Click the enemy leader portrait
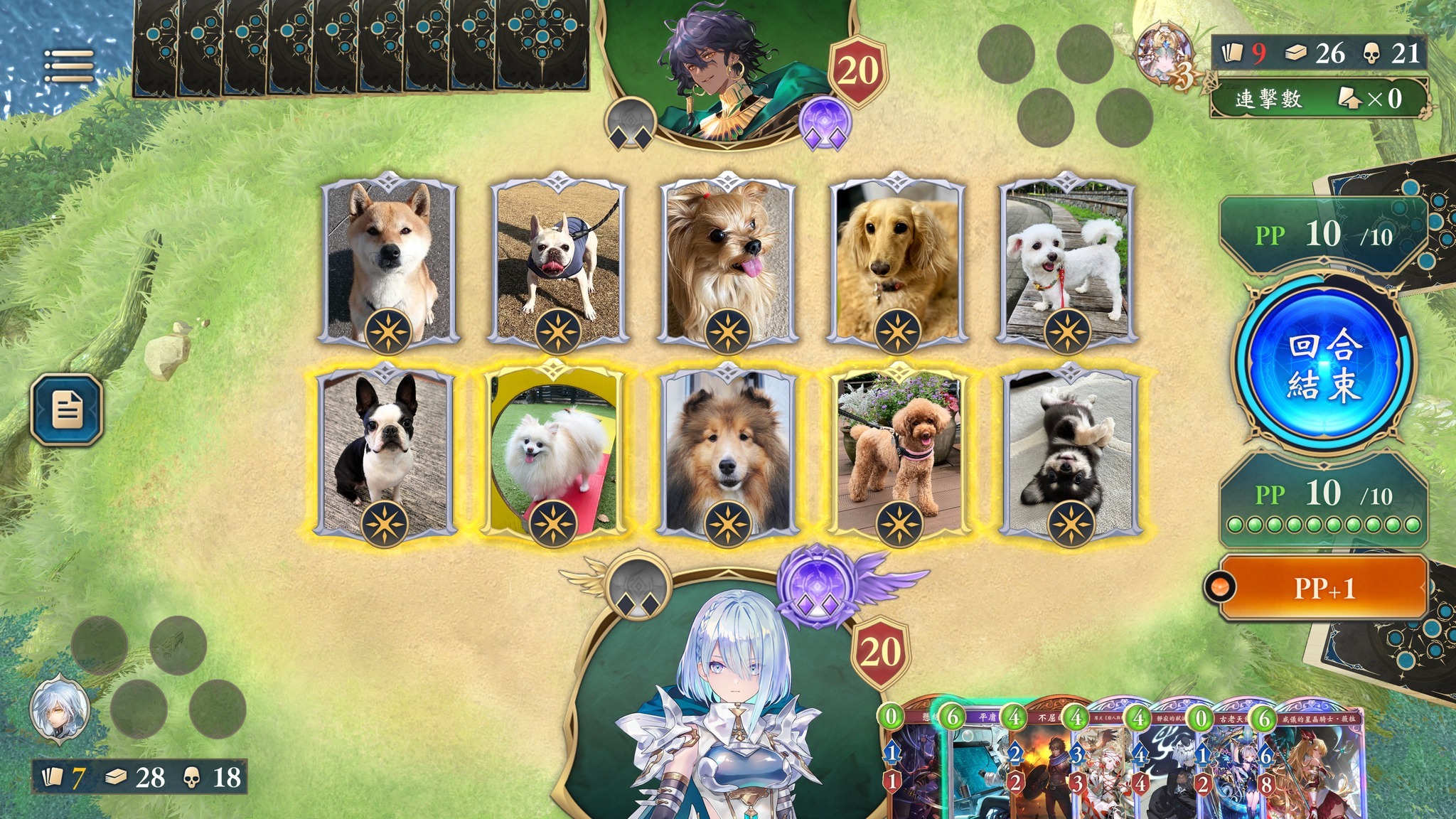The image size is (1456, 819). 719,68
